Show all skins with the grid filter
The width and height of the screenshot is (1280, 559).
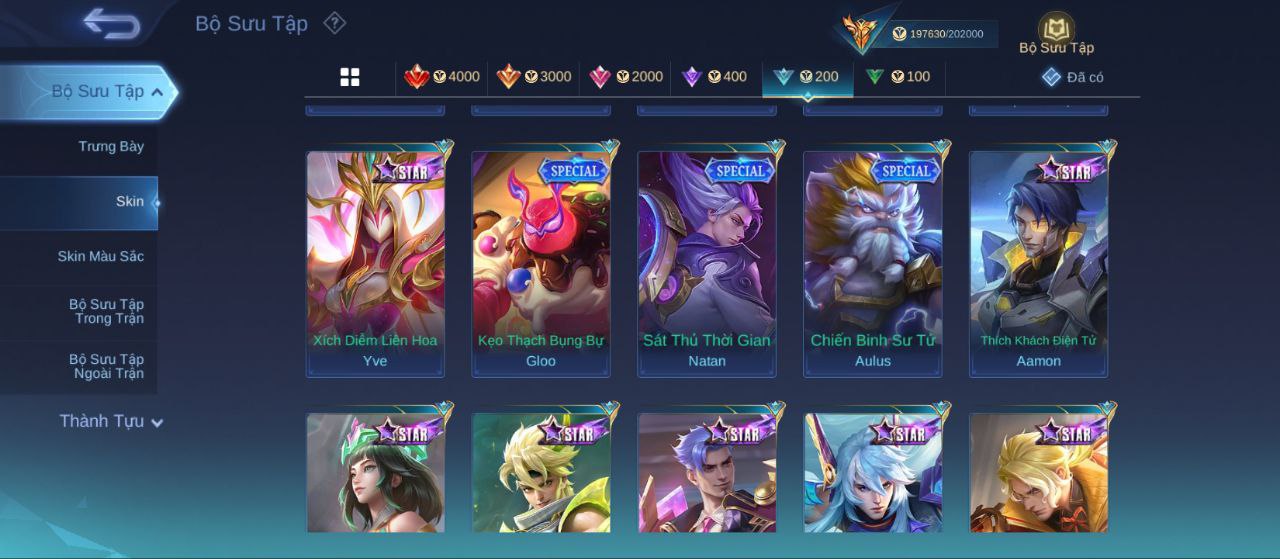[350, 77]
